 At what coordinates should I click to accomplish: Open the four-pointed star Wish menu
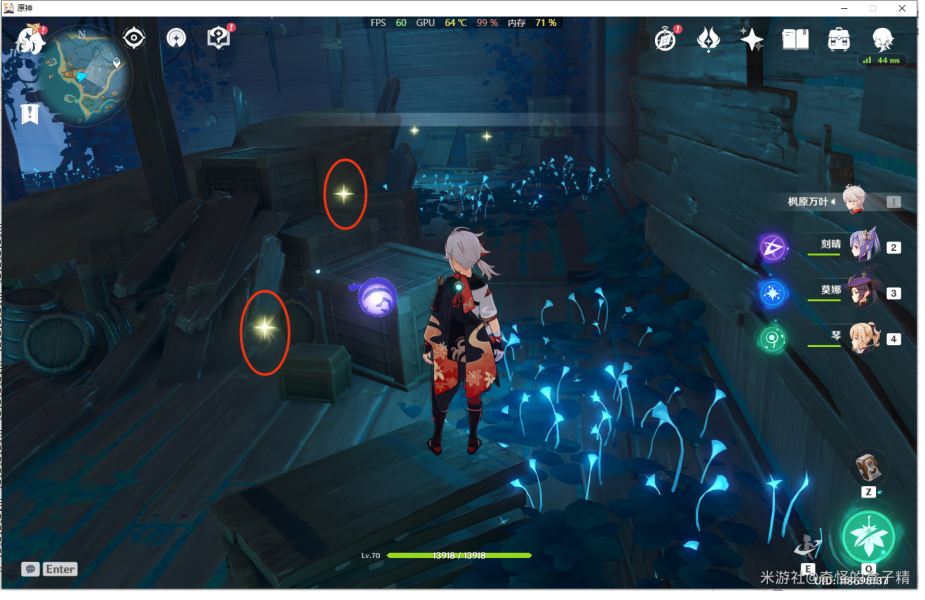point(752,39)
